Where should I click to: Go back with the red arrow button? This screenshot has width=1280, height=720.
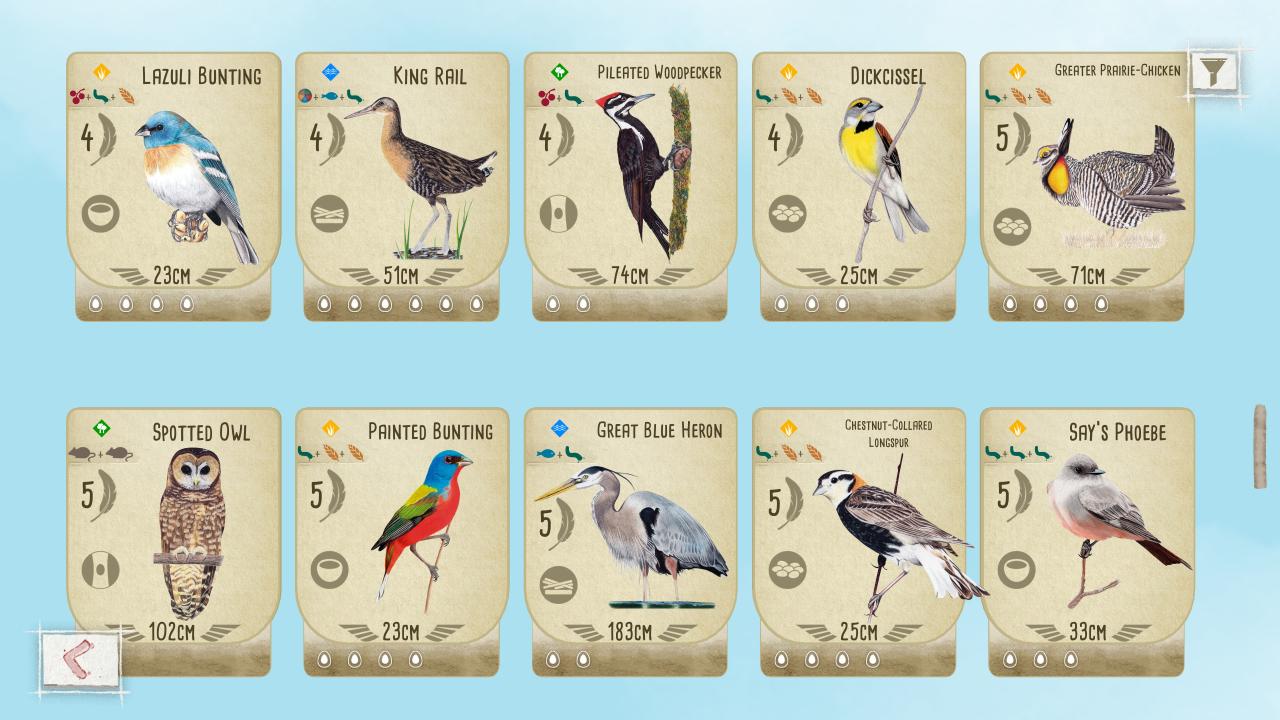81,659
